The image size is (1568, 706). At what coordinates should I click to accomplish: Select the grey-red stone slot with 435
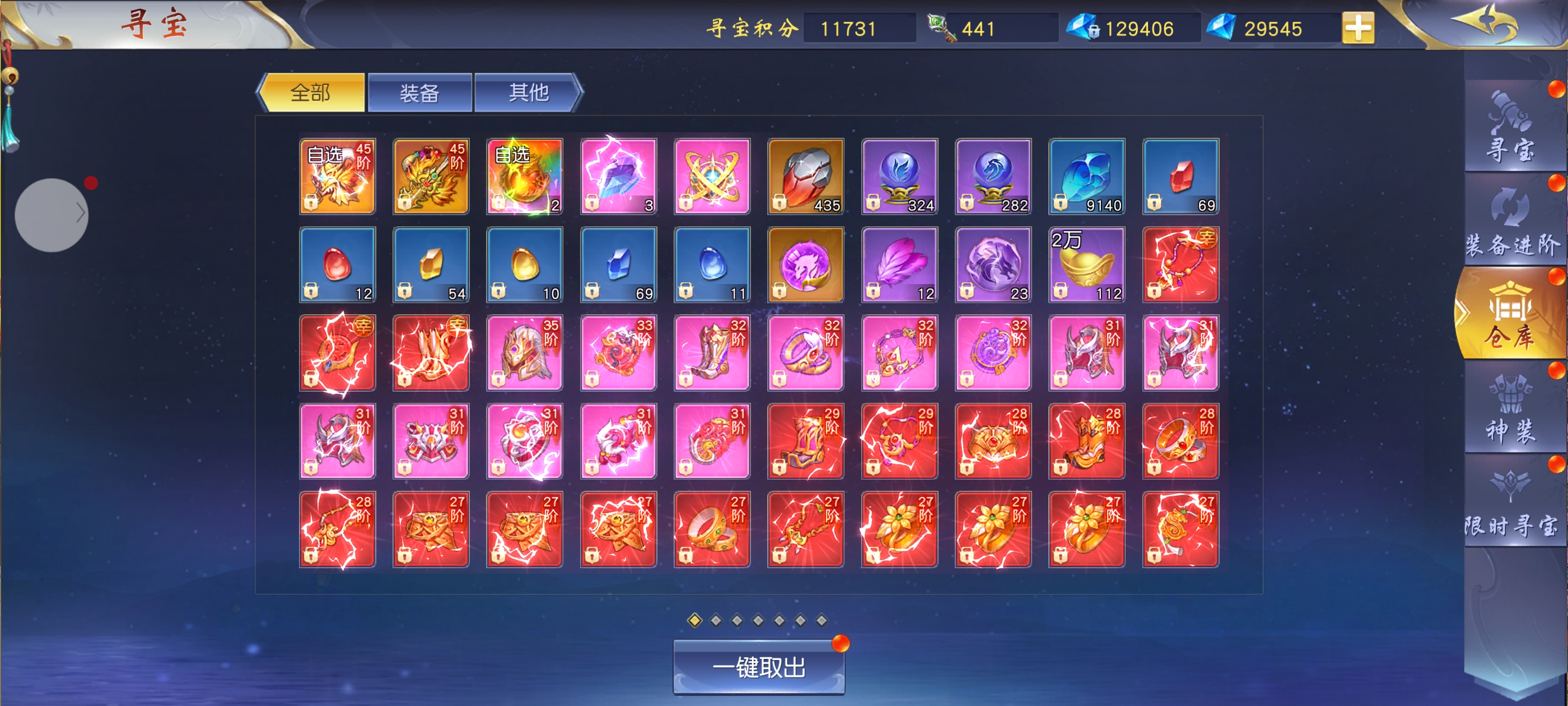point(805,176)
